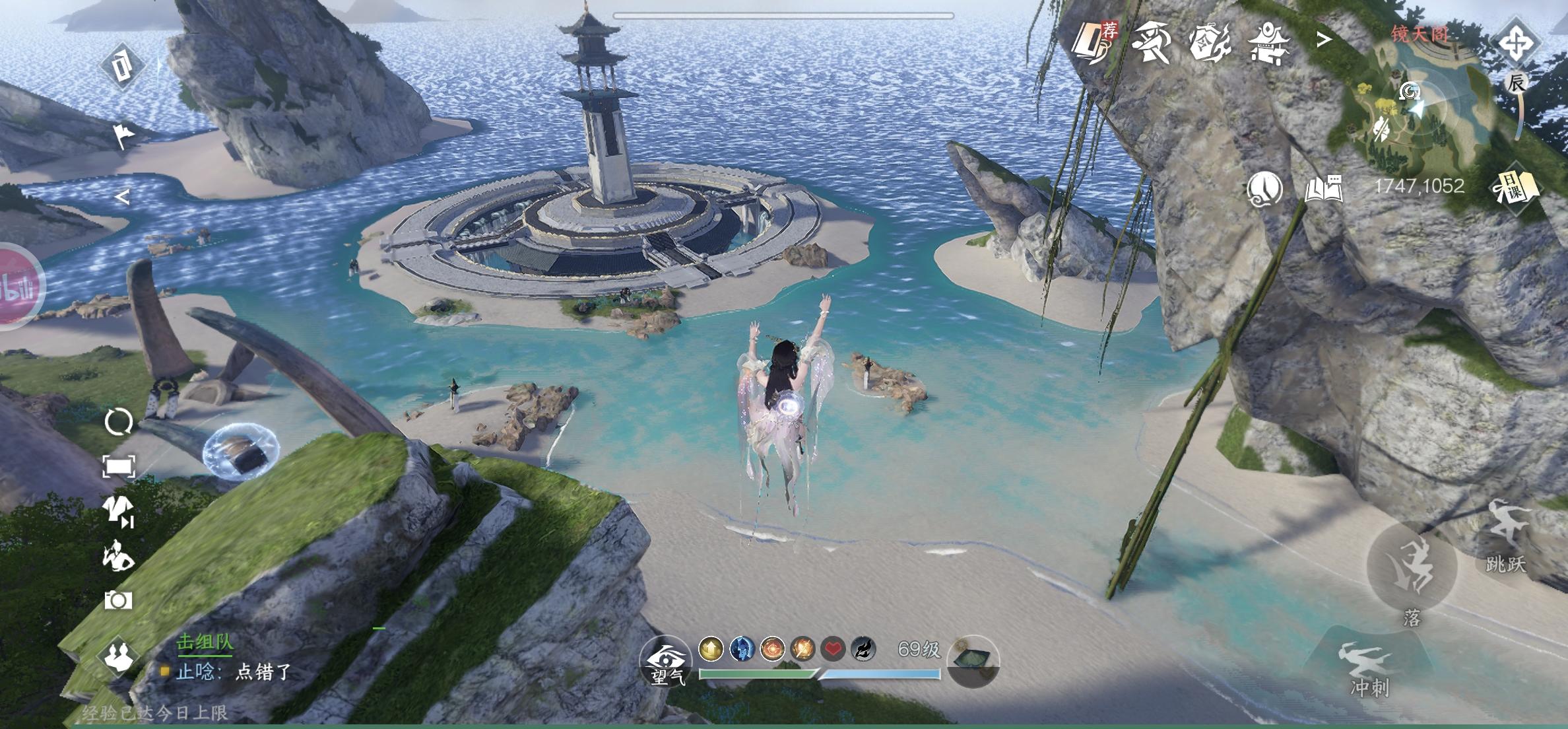Open the pouch bag icon marked 令
This screenshot has height=729, width=1568.
(x=1210, y=41)
